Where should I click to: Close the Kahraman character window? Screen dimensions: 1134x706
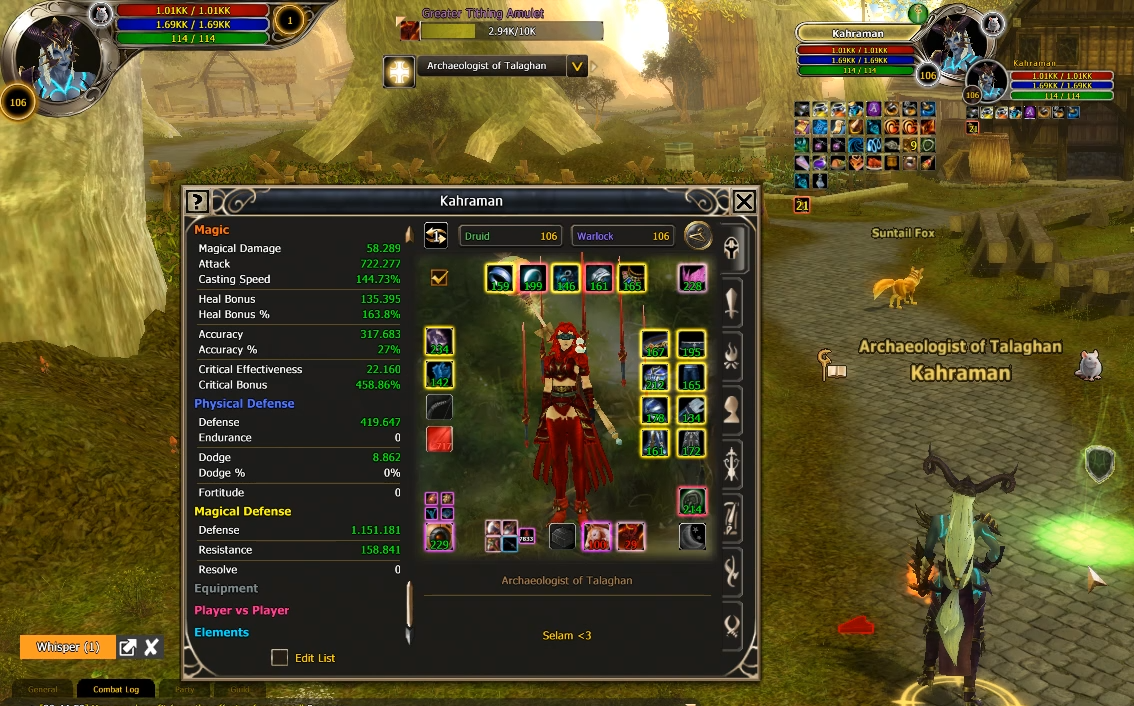744,202
